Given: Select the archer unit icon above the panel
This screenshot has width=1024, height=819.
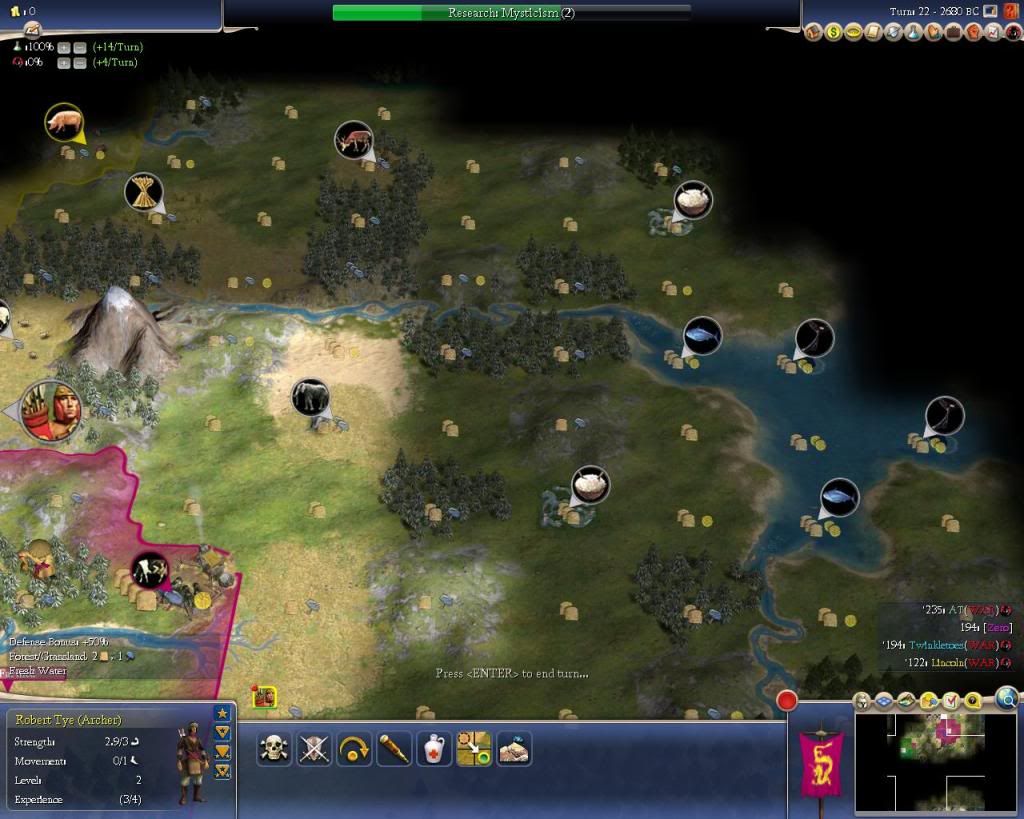Looking at the screenshot, I should point(265,697).
